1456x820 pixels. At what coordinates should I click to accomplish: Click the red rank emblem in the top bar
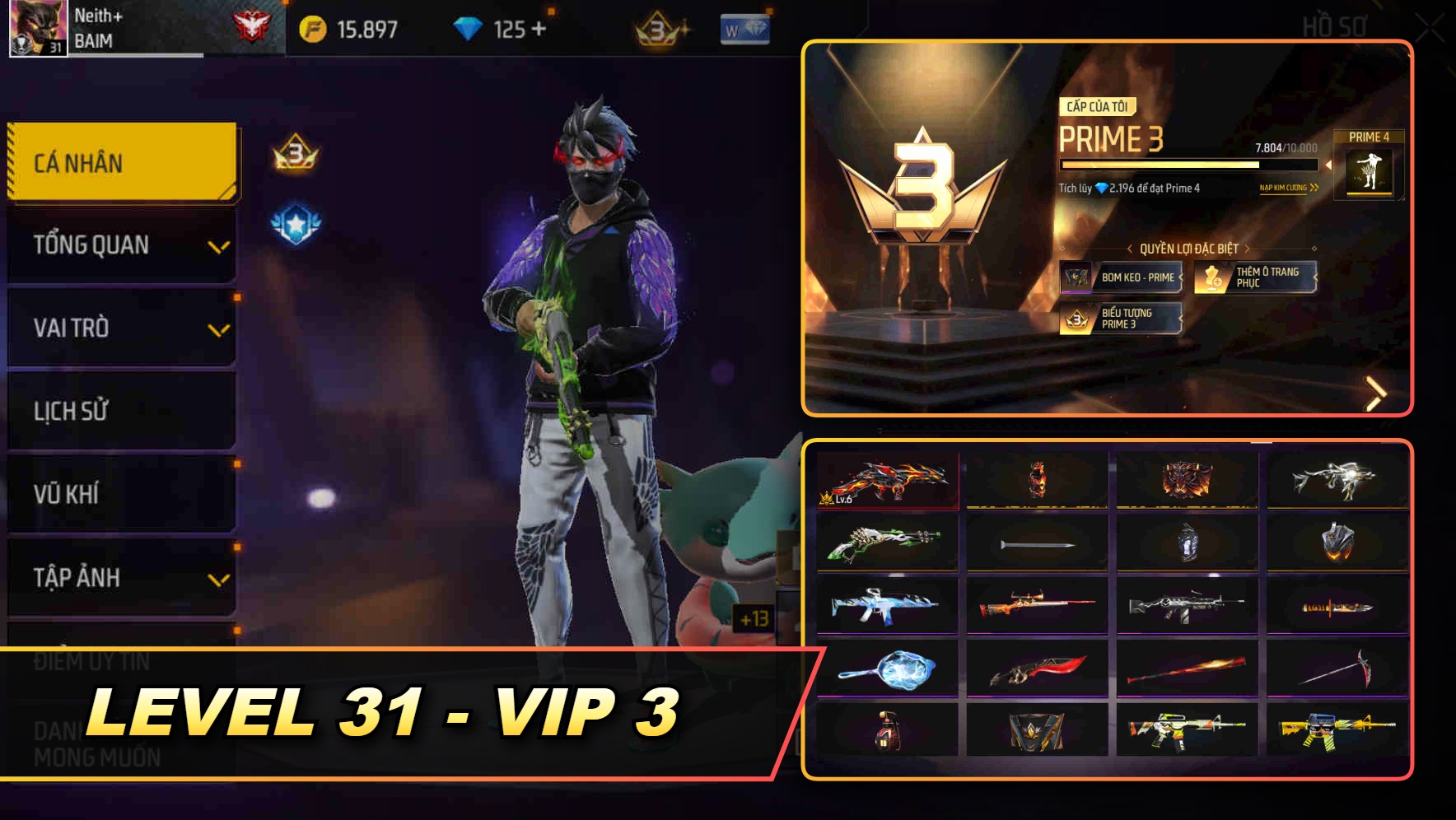coord(253,24)
